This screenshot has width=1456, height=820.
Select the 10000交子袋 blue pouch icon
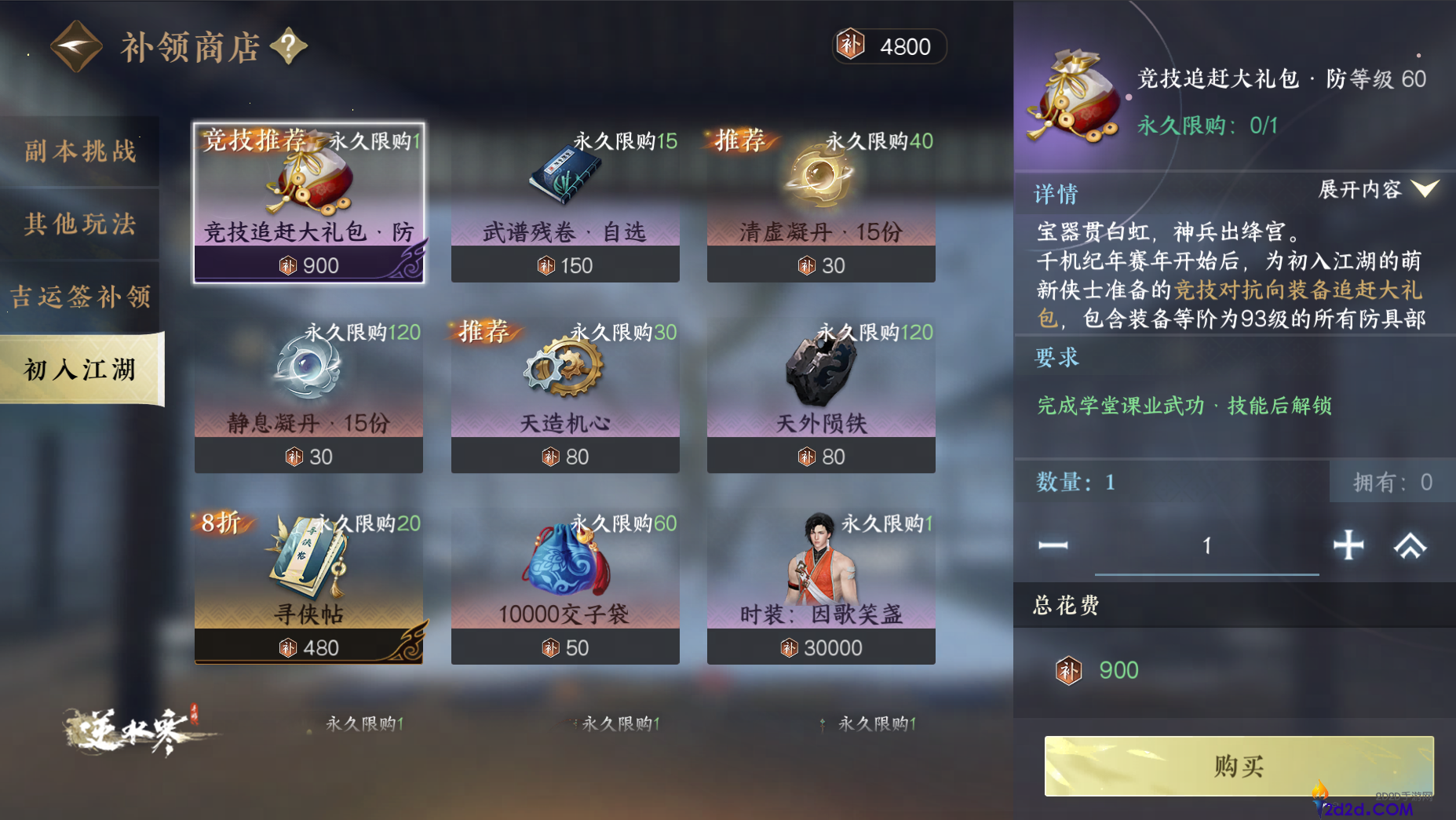[564, 559]
